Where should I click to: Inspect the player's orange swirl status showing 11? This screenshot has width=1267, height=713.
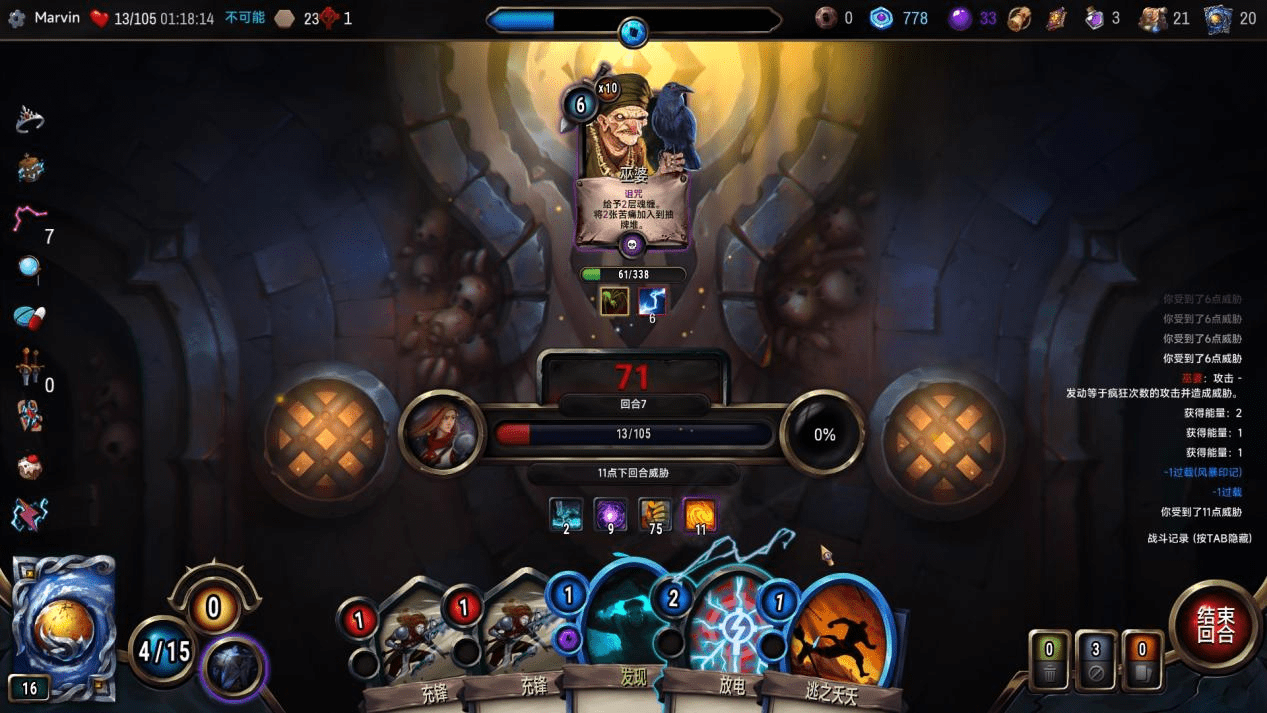coord(700,515)
